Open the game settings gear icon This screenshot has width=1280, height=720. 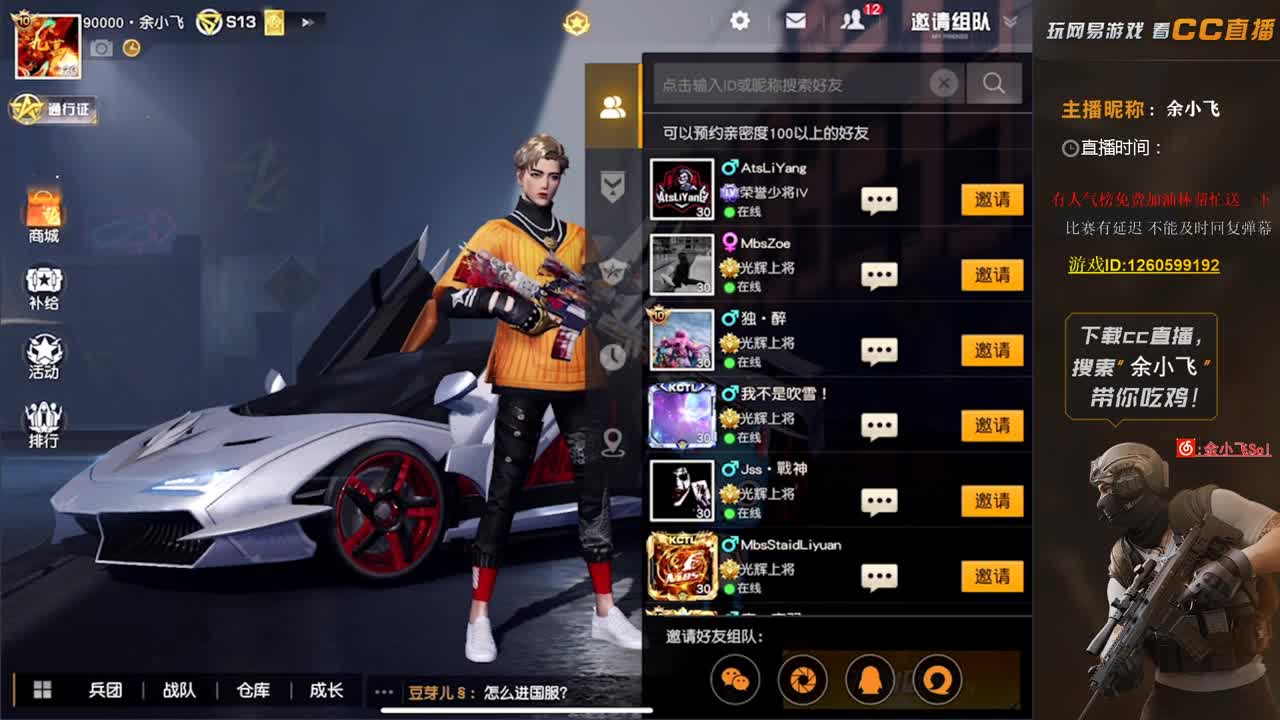click(x=738, y=21)
